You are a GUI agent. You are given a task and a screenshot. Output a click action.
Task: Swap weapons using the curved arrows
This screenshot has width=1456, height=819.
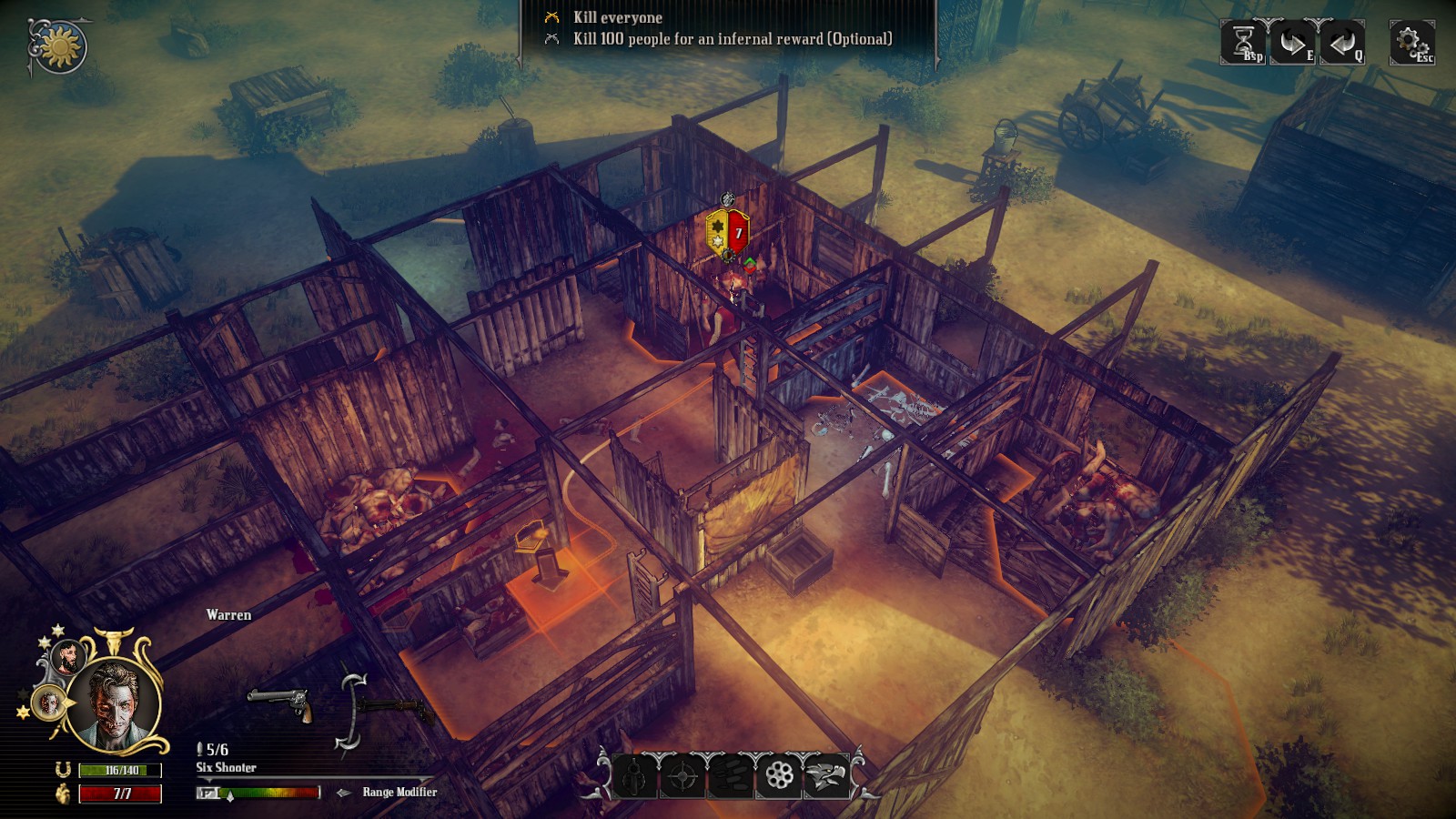point(350,713)
